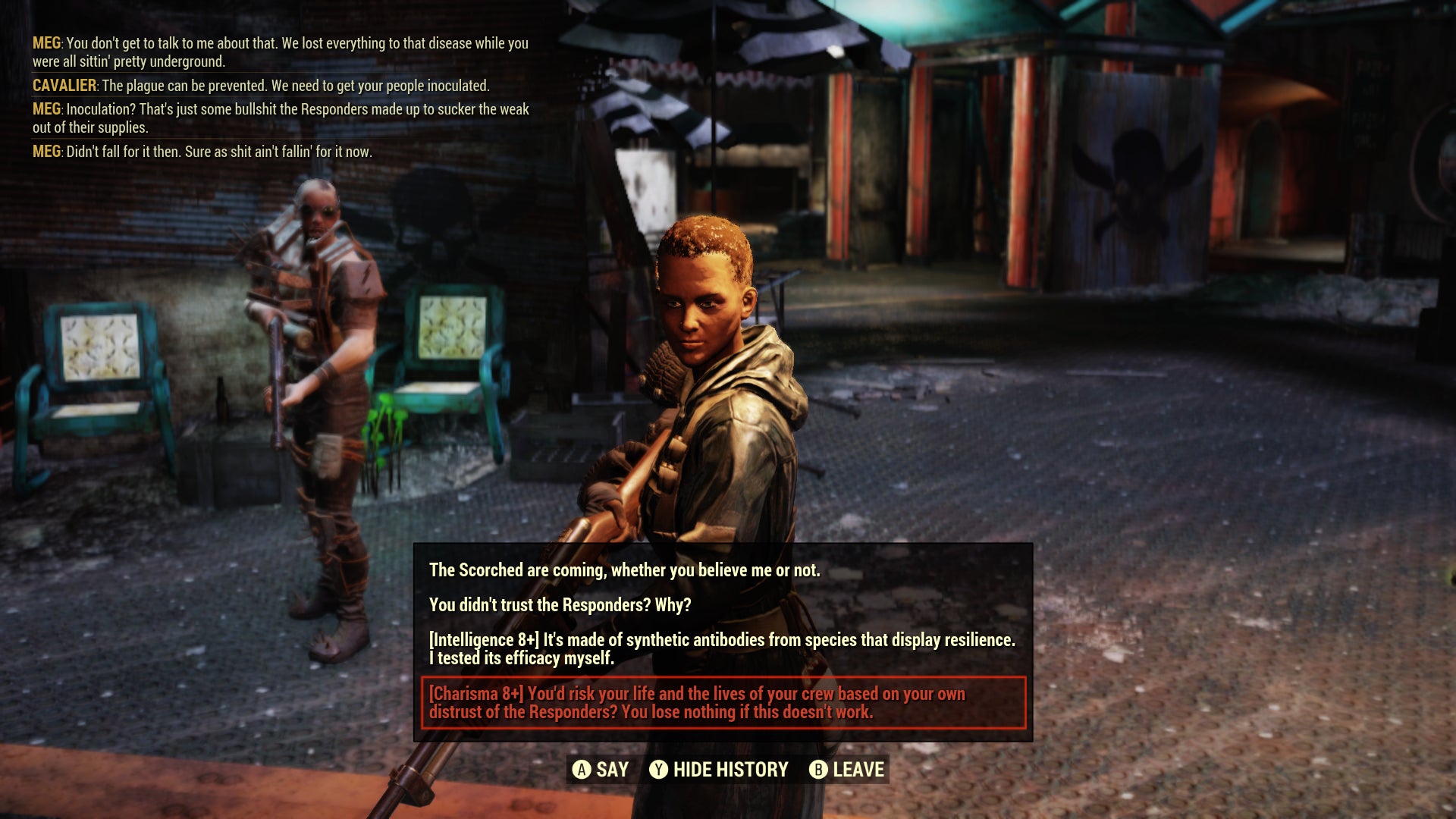Click the B button icon beside LEAVE

pyautogui.click(x=817, y=770)
